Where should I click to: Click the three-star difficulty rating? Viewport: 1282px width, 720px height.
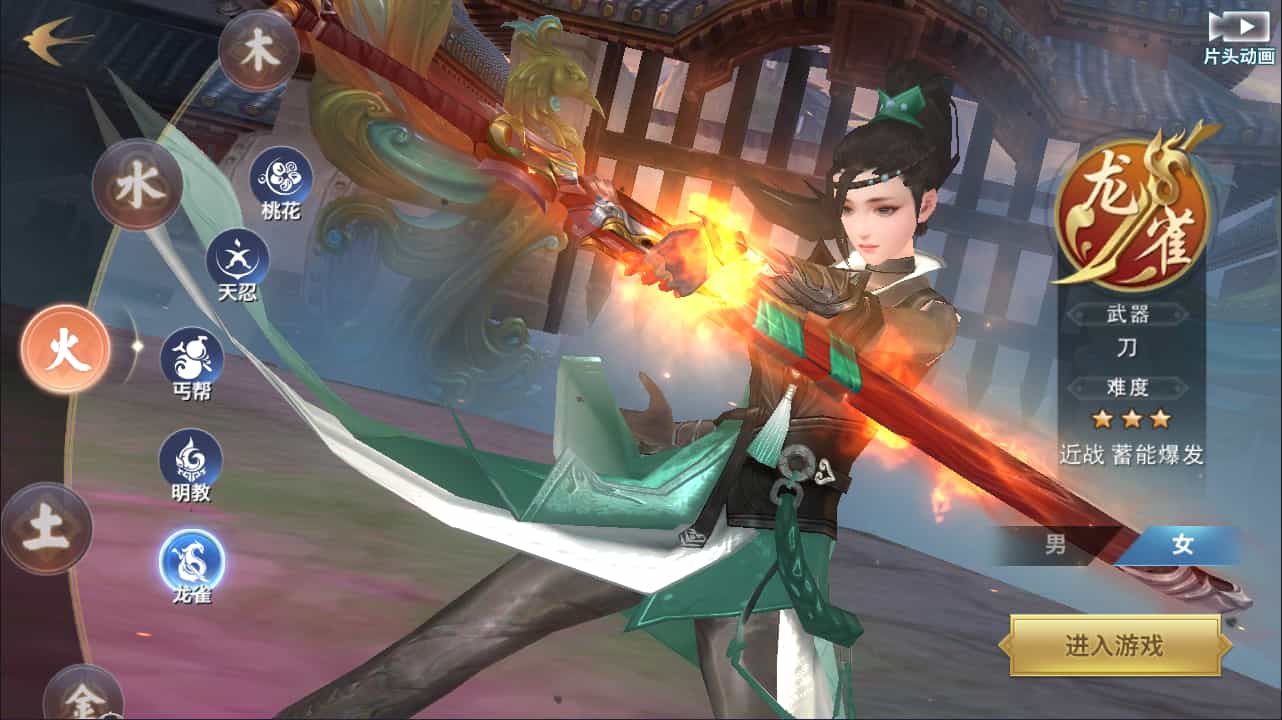pos(1129,420)
